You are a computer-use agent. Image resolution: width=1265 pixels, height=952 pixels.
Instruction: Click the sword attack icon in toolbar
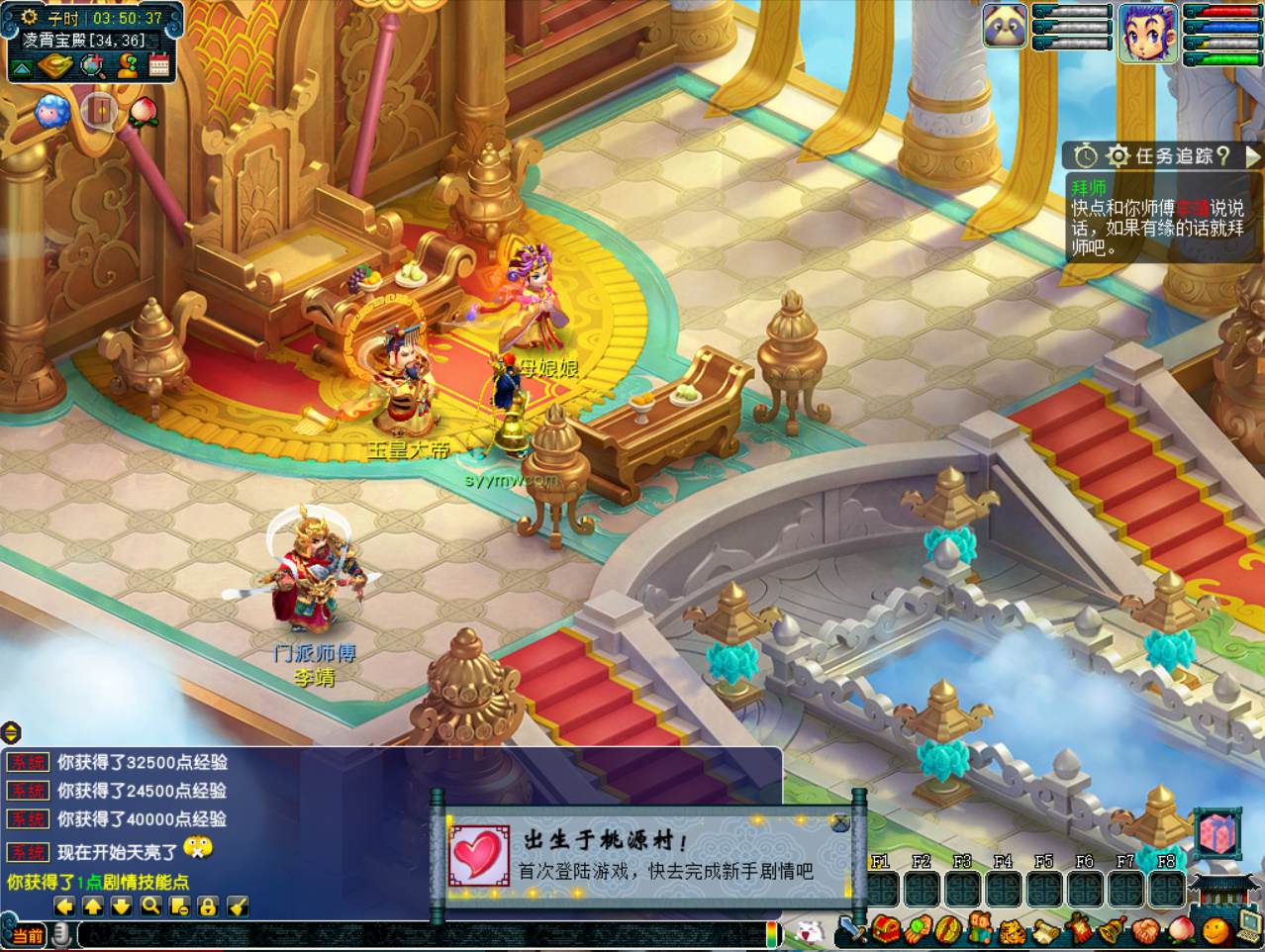coord(850,930)
